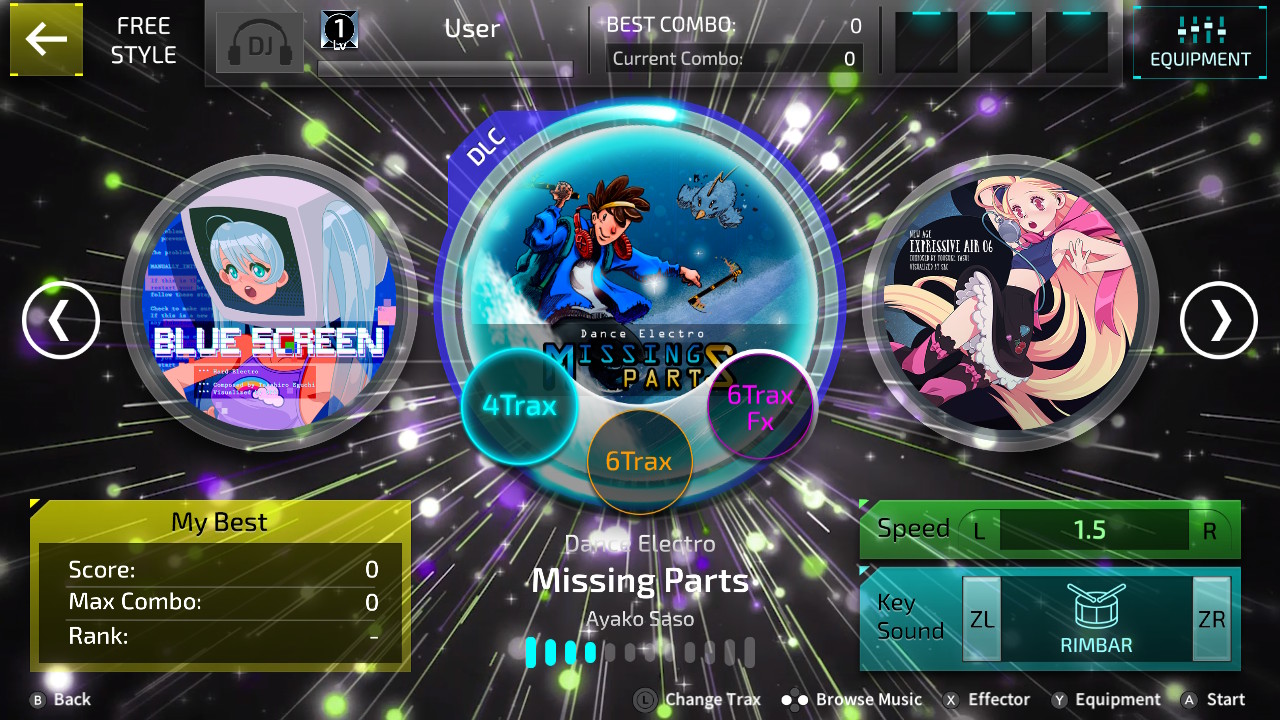Screen dimensions: 1280x720
Task: Click the yellow back arrow icon
Action: [x=46, y=40]
